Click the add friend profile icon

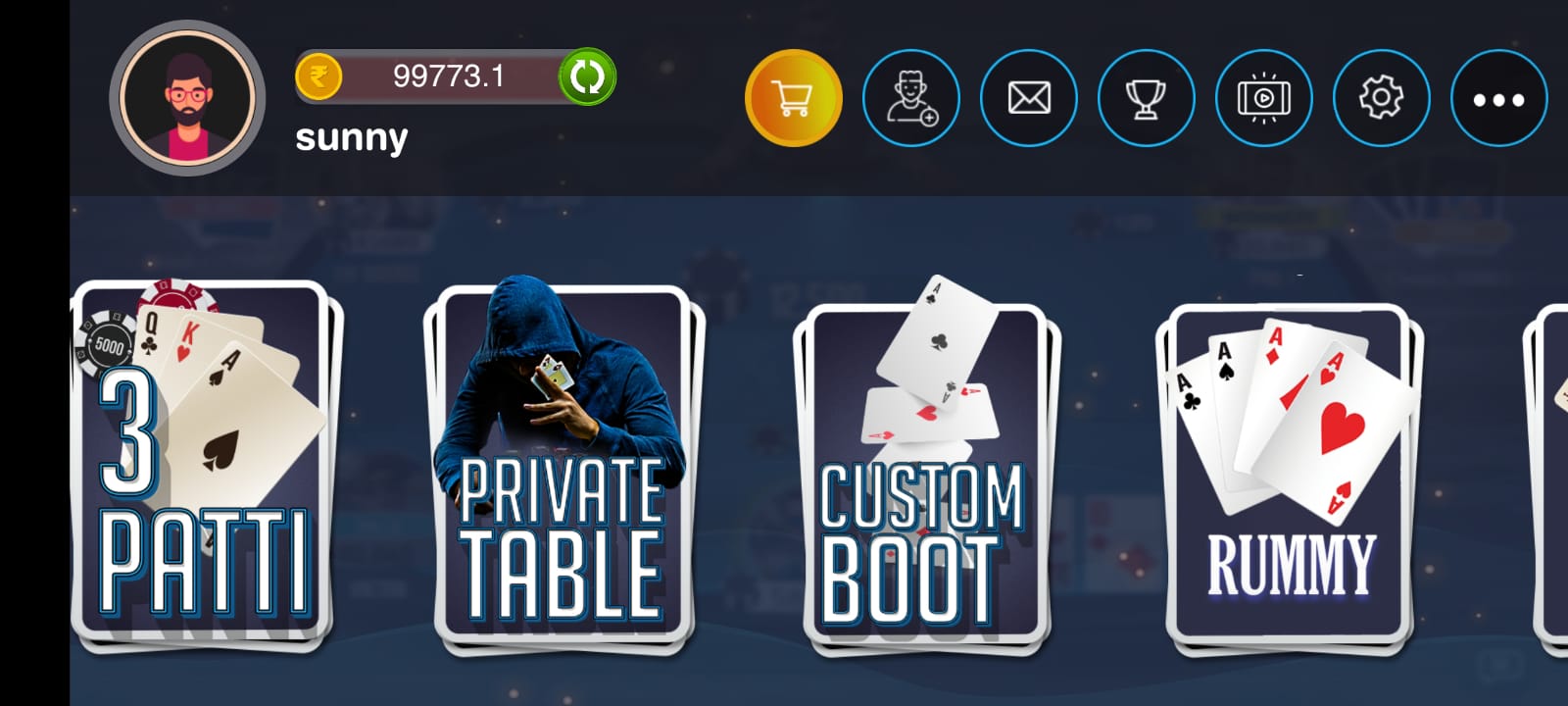pyautogui.click(x=910, y=98)
